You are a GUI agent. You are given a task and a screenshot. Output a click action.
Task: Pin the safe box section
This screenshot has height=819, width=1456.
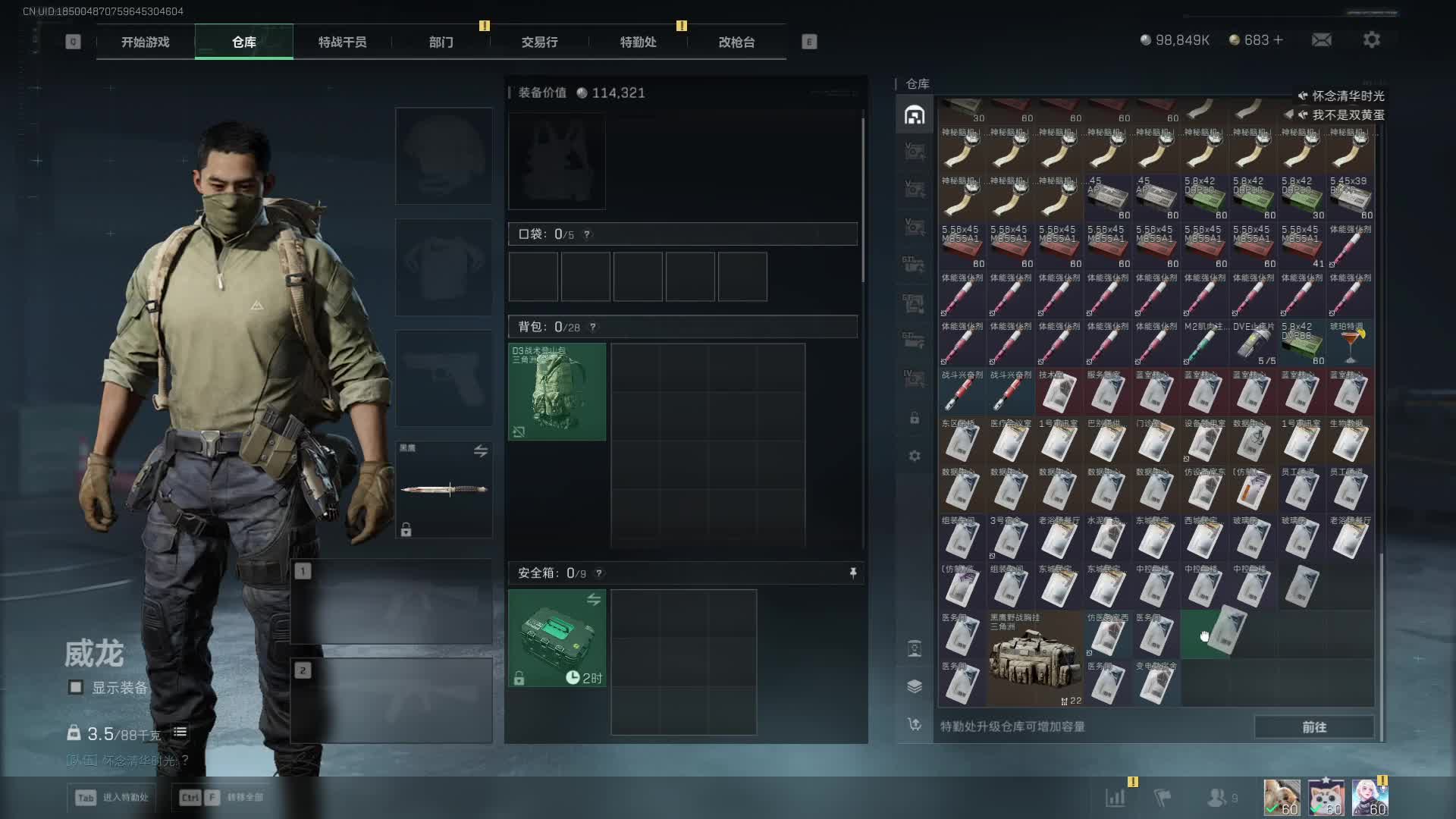point(853,573)
